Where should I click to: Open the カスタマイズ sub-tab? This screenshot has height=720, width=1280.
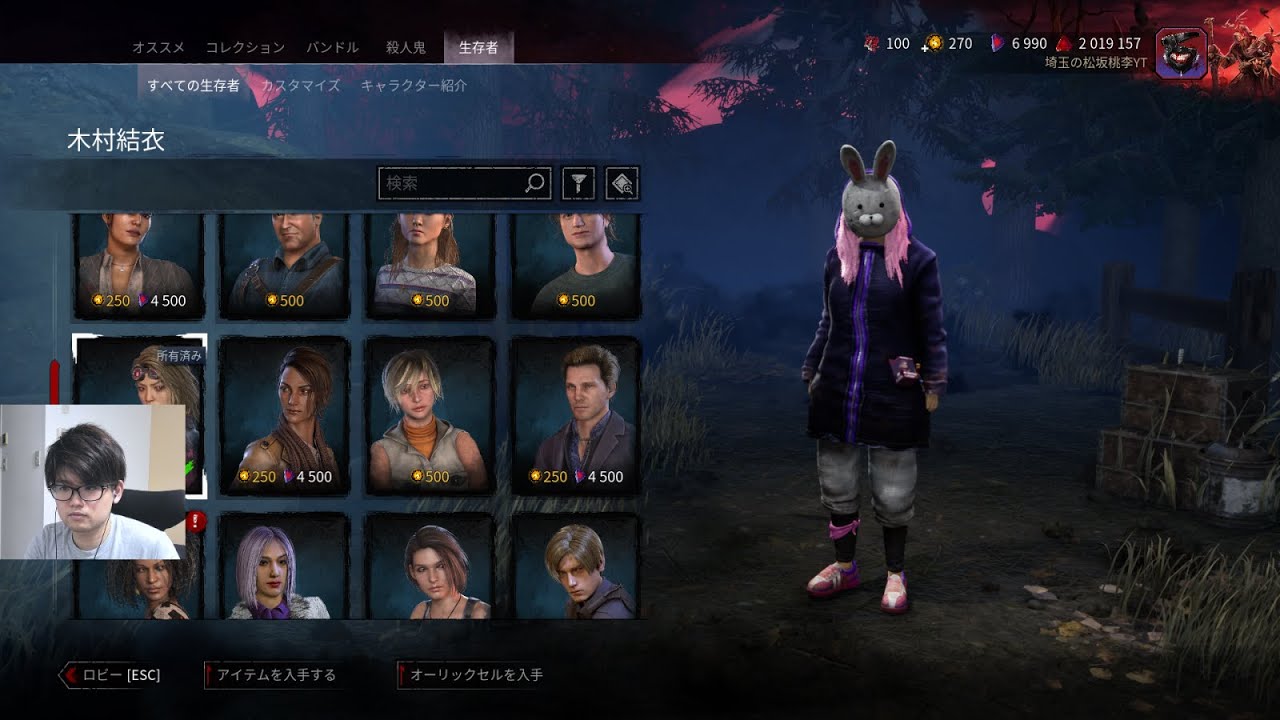coord(300,85)
